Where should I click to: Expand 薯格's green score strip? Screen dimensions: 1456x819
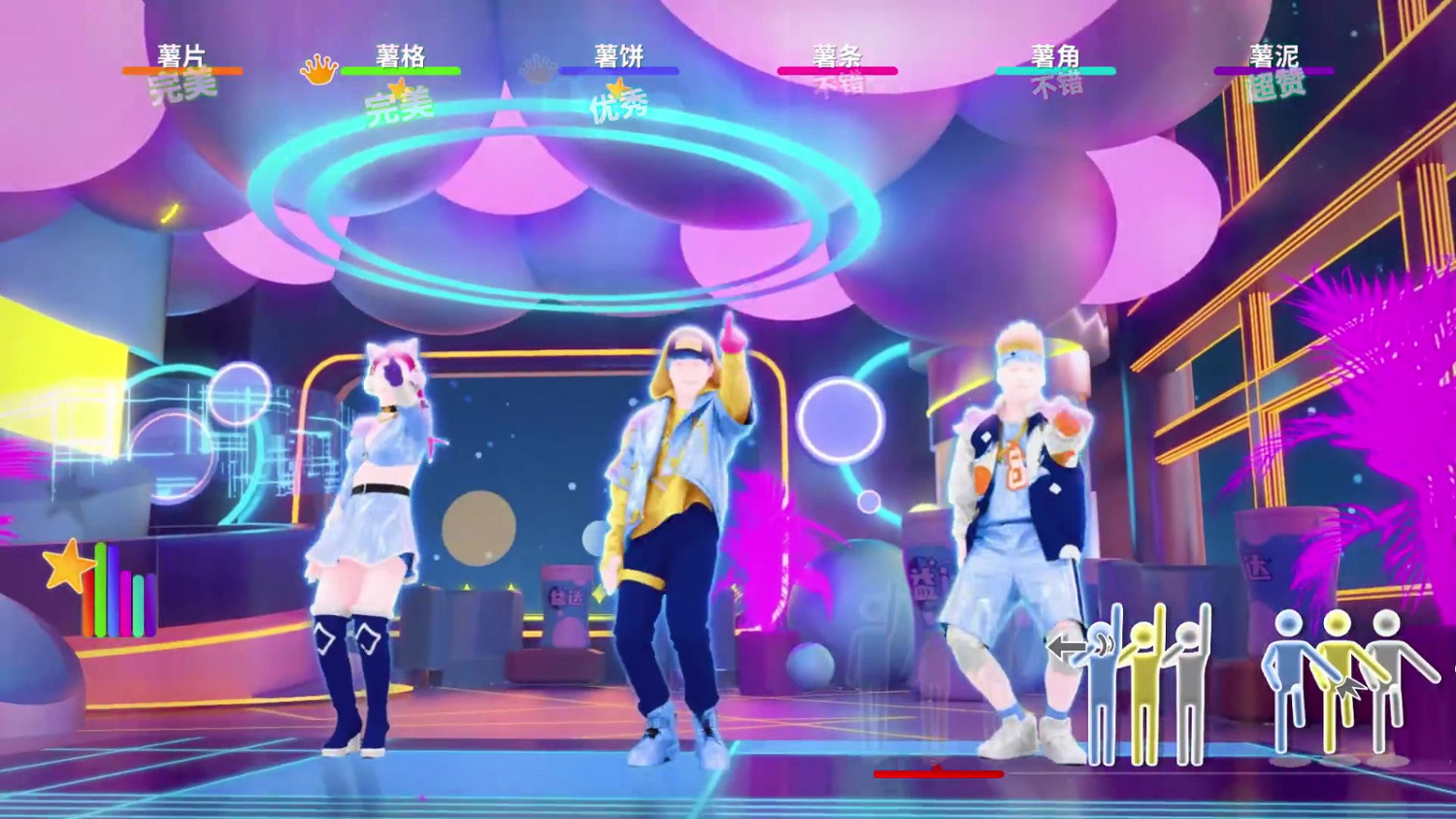[399, 69]
